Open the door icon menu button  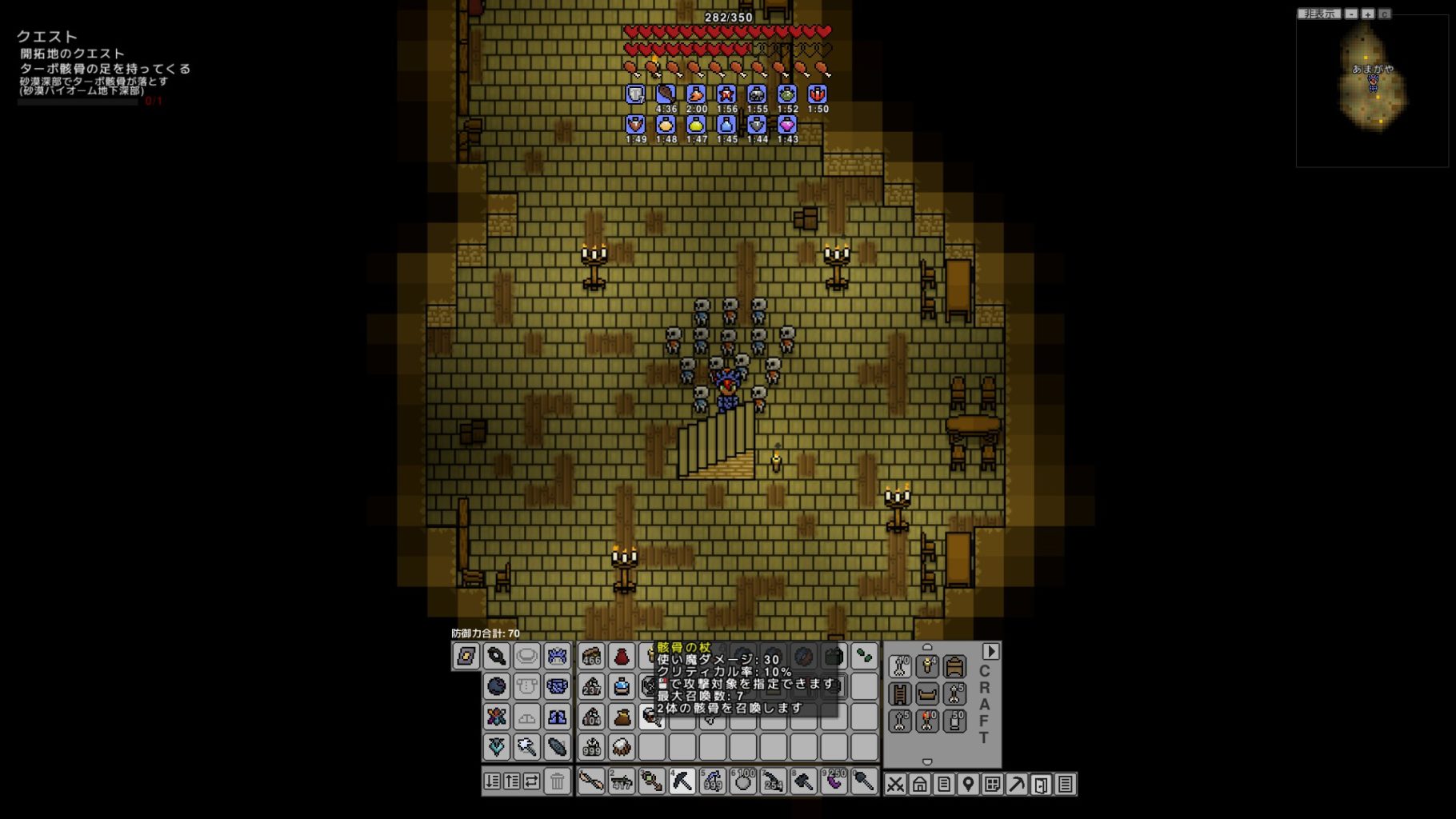[1041, 785]
